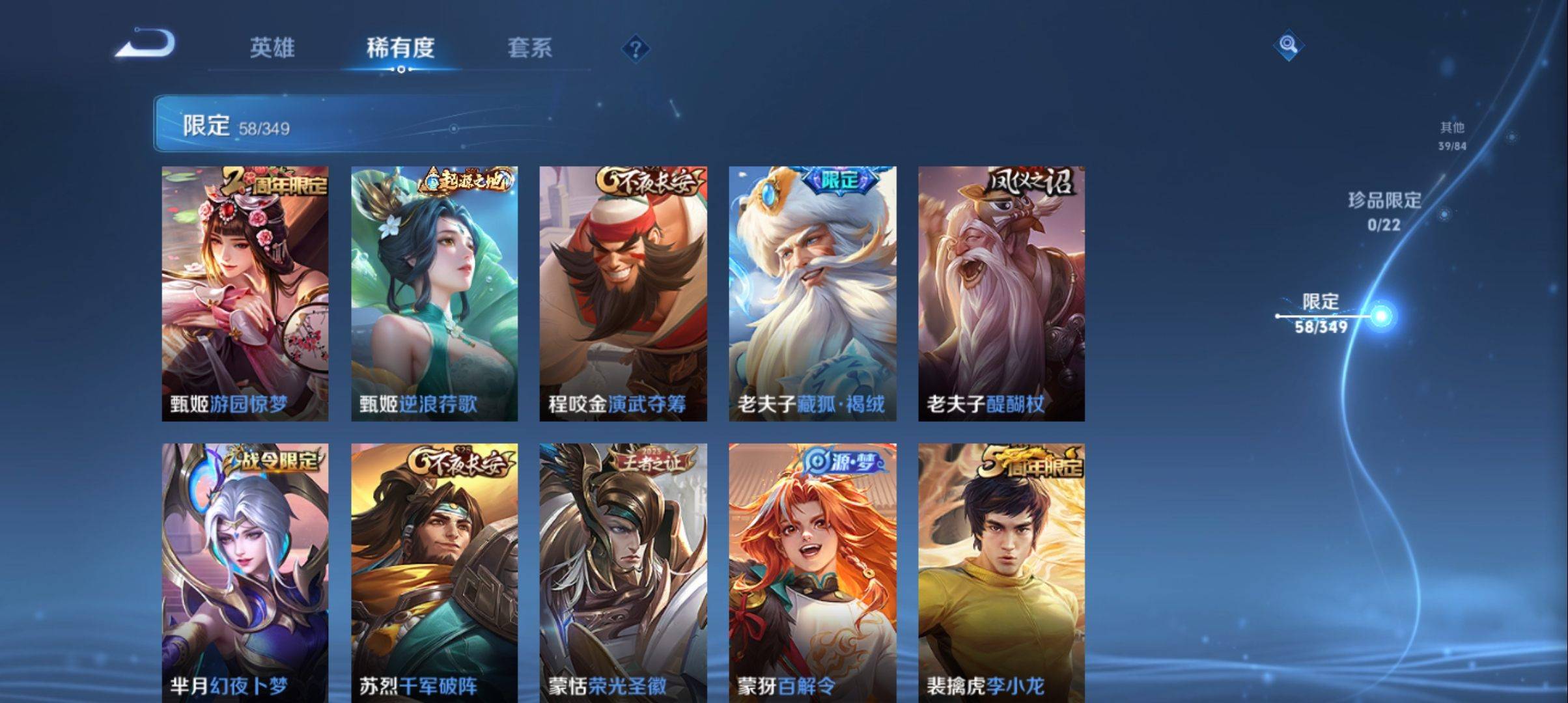The image size is (1568, 703).
Task: Switch to the 英雄 tab
Action: (273, 48)
